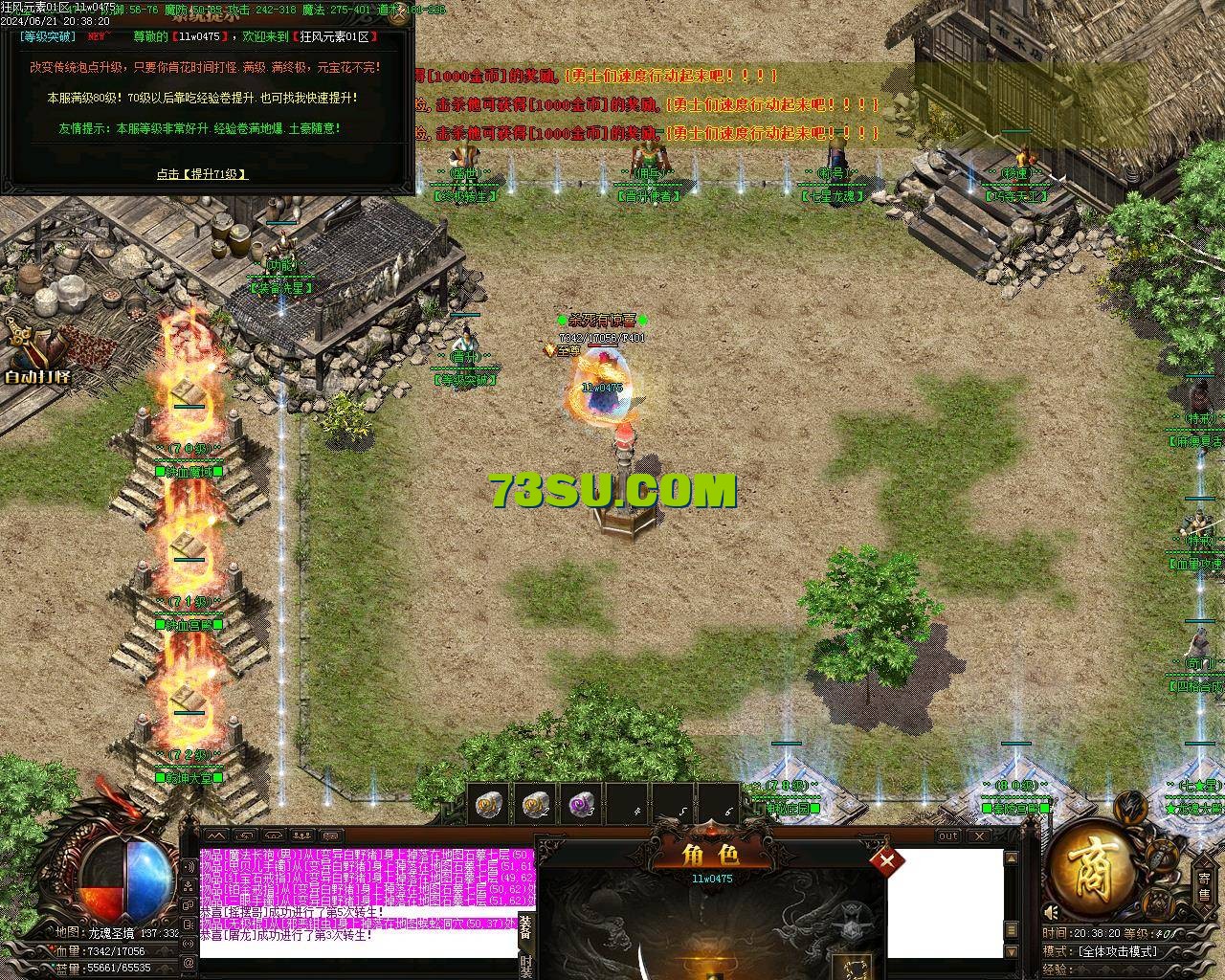Image resolution: width=1225 pixels, height=980 pixels.
Task: Toggle the 自动打怪 auto-fight button
Action: pyautogui.click(x=38, y=356)
